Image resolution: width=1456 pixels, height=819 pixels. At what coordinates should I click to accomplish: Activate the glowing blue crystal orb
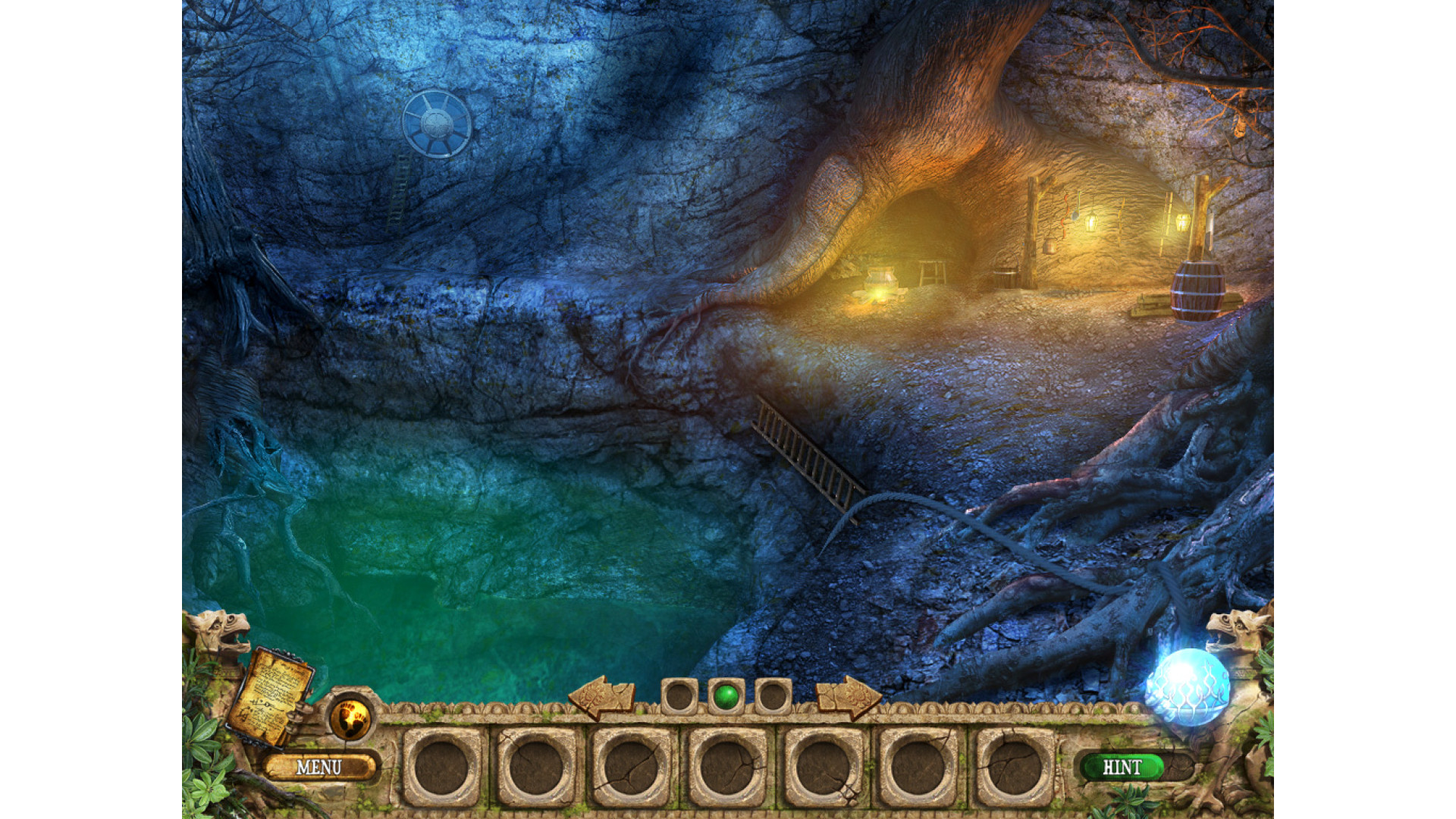click(1187, 686)
